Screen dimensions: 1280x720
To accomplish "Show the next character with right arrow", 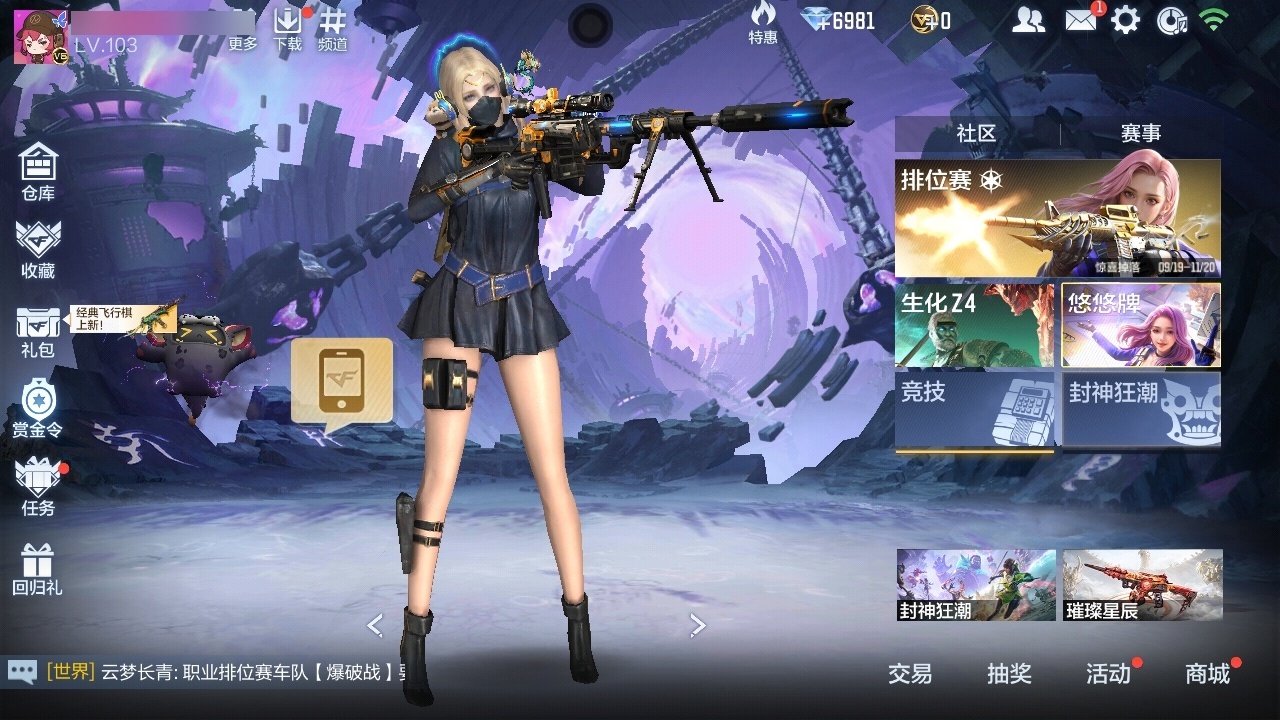I will pyautogui.click(x=698, y=625).
